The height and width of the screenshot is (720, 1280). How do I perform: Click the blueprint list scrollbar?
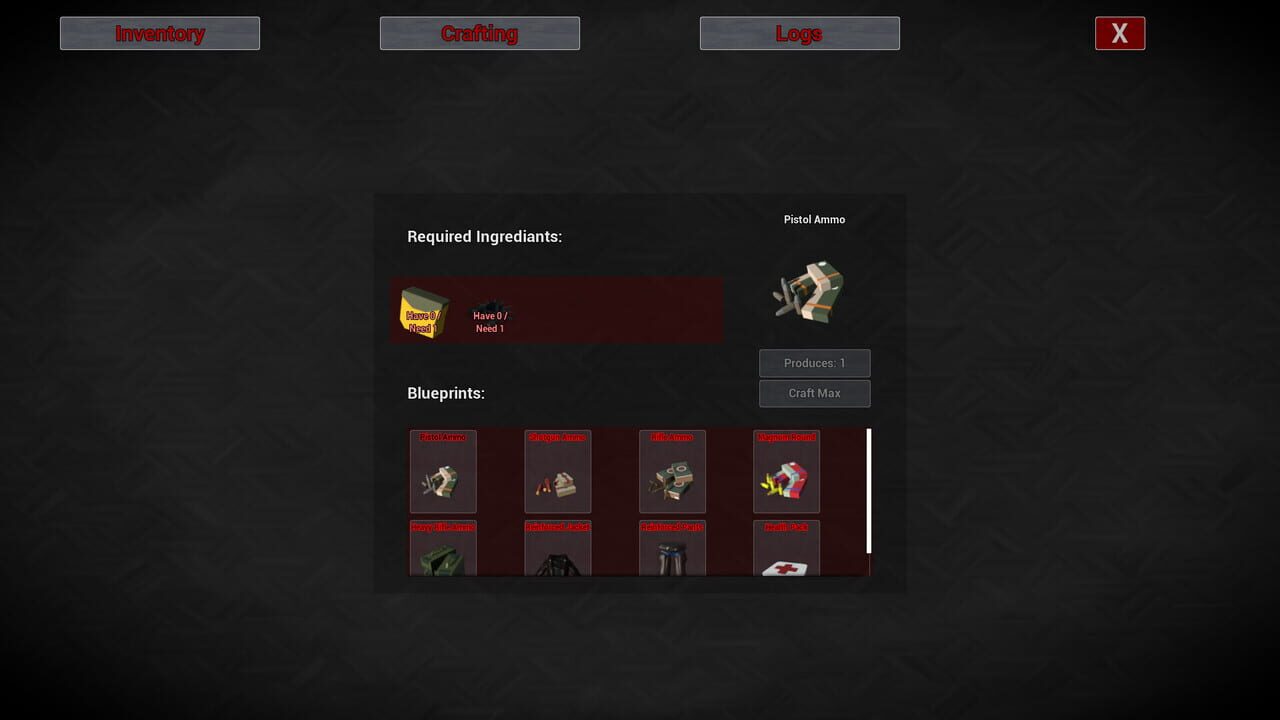click(x=869, y=500)
